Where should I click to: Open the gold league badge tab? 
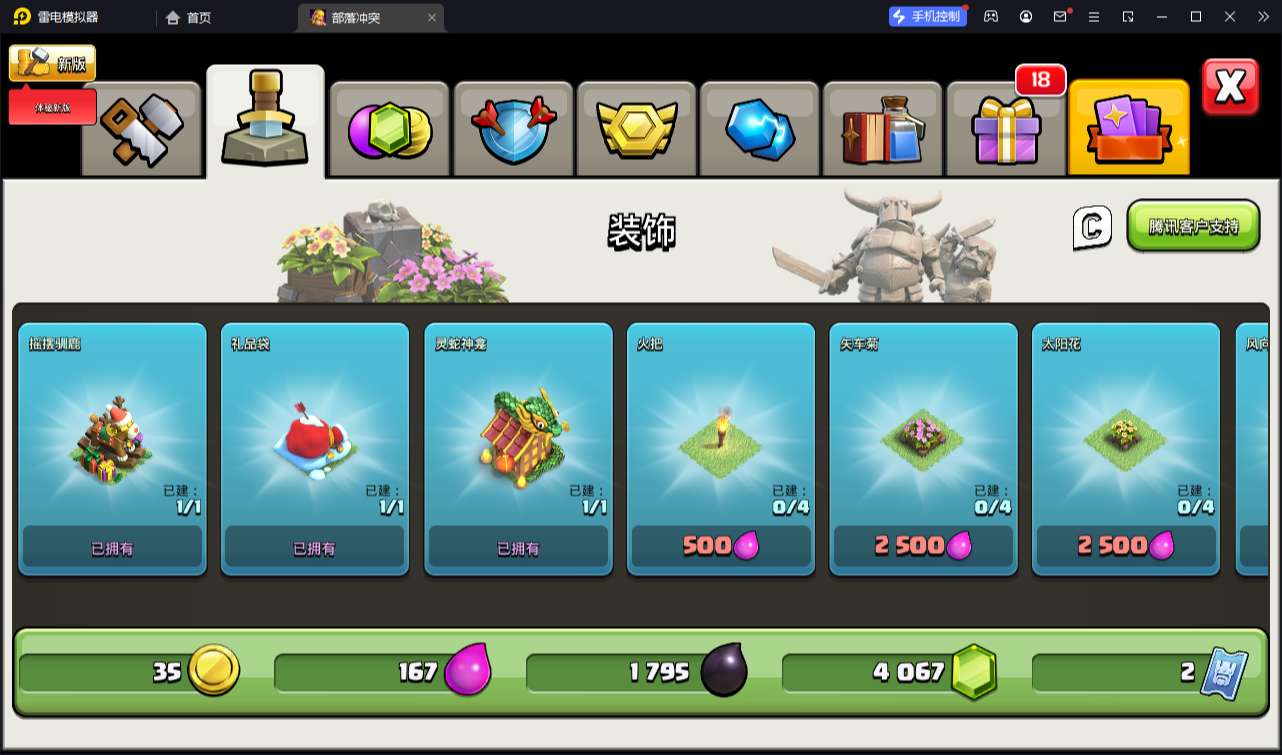(637, 129)
